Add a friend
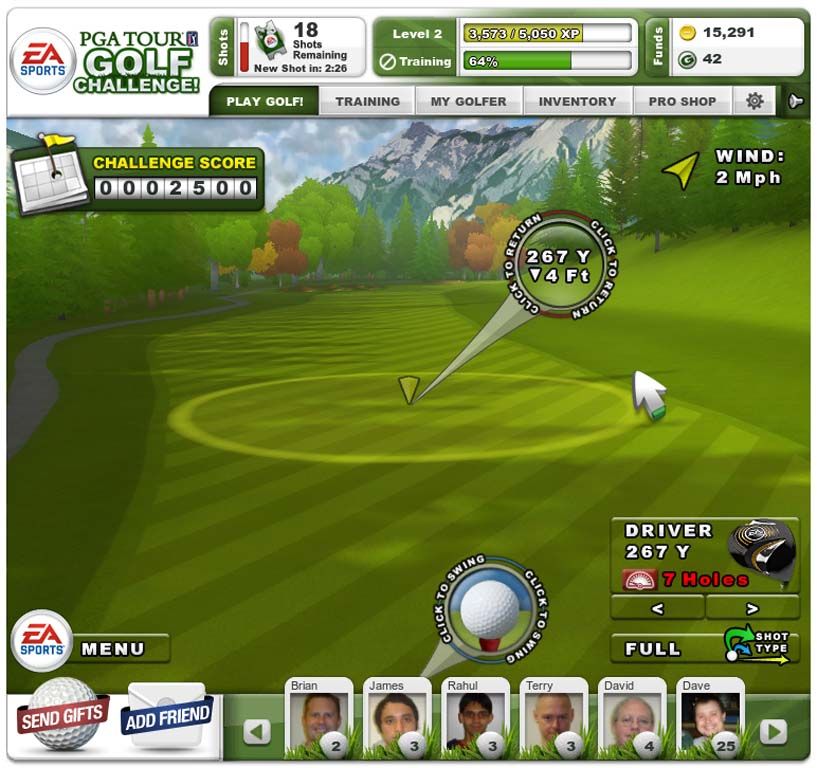 167,714
